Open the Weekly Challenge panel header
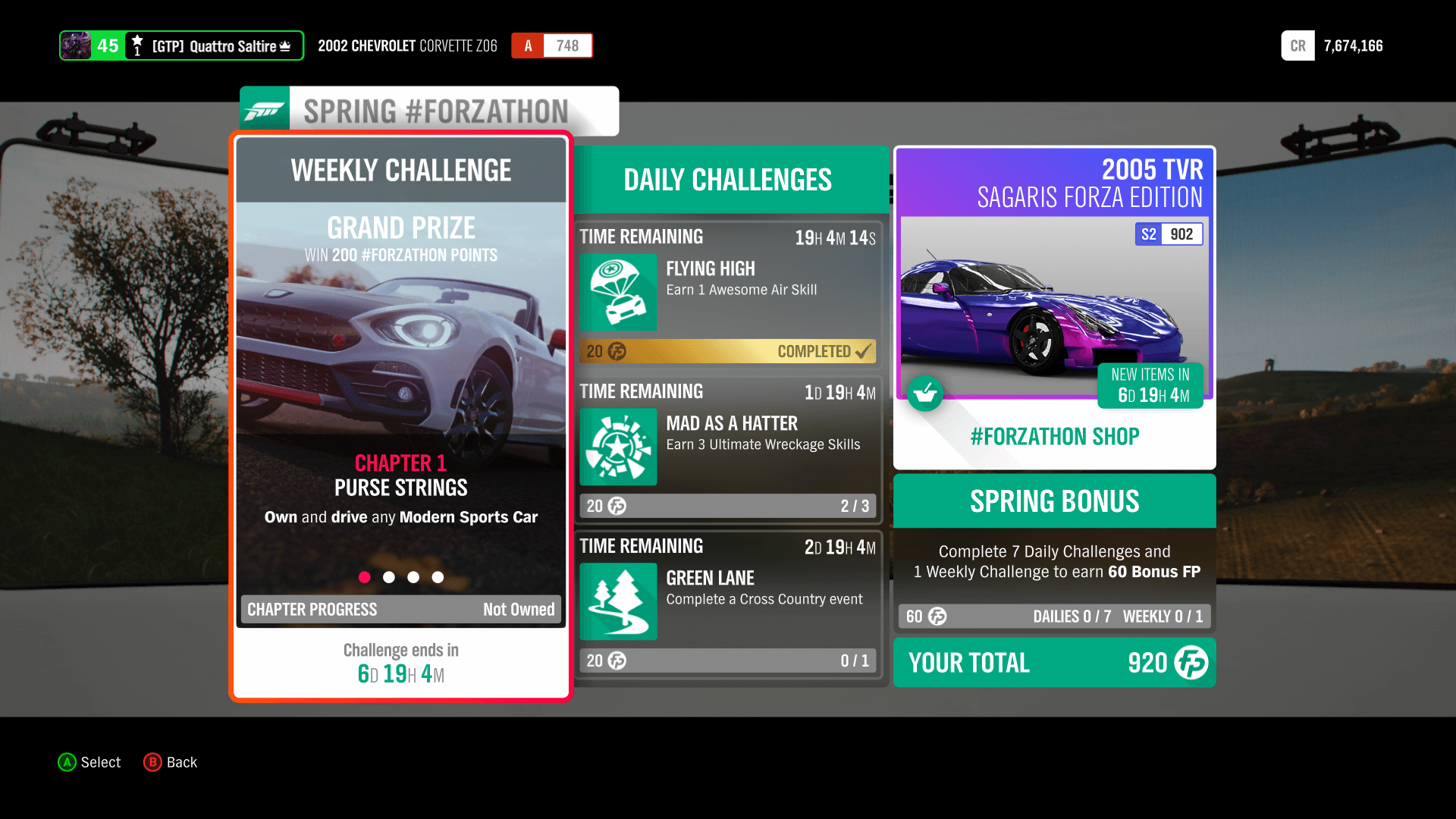1456x819 pixels. point(400,170)
